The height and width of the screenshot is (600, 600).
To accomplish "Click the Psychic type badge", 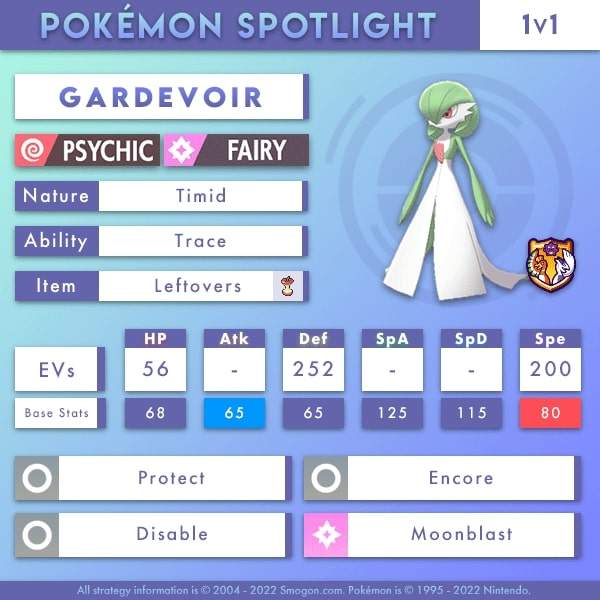I will (x=87, y=151).
